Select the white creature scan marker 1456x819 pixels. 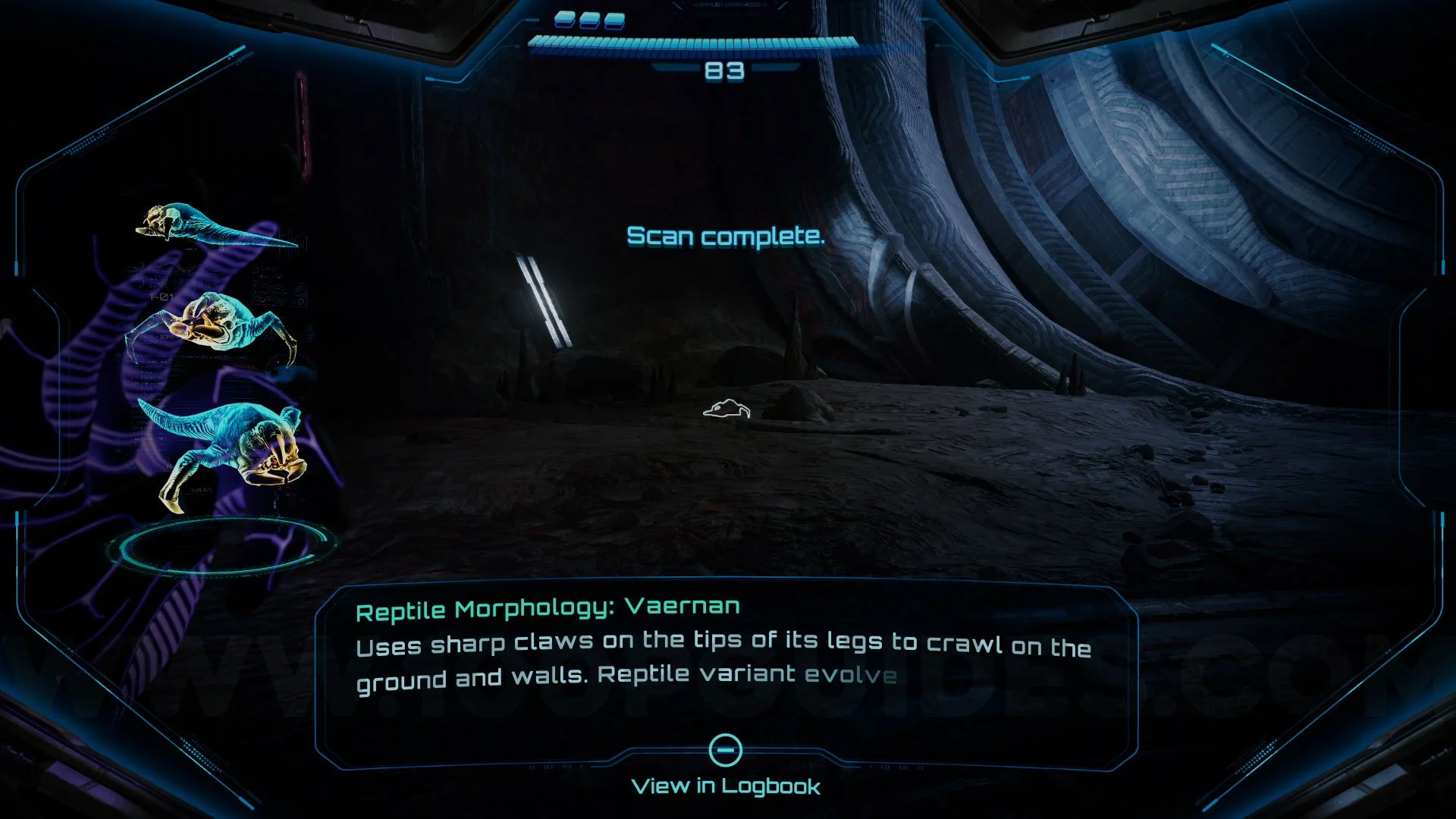726,410
